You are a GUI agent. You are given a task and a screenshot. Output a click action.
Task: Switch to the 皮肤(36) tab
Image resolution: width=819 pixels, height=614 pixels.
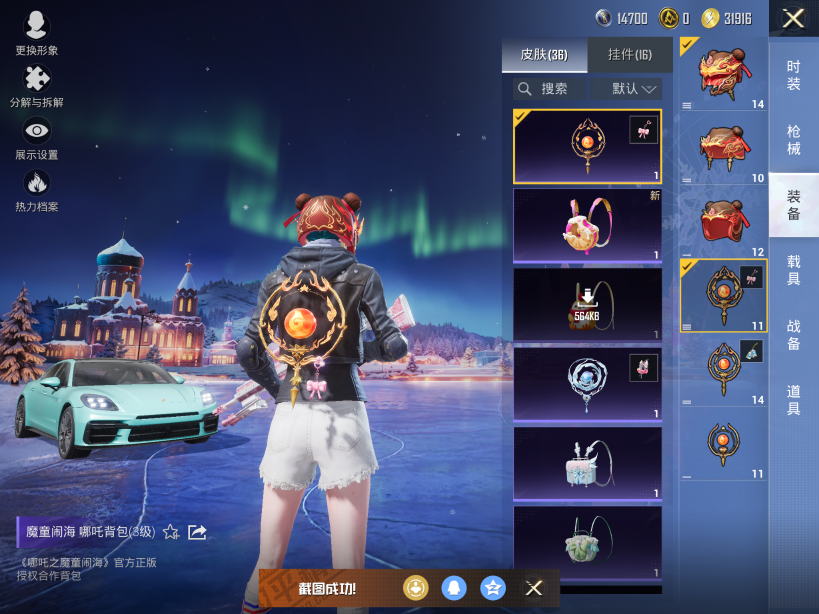pos(544,54)
